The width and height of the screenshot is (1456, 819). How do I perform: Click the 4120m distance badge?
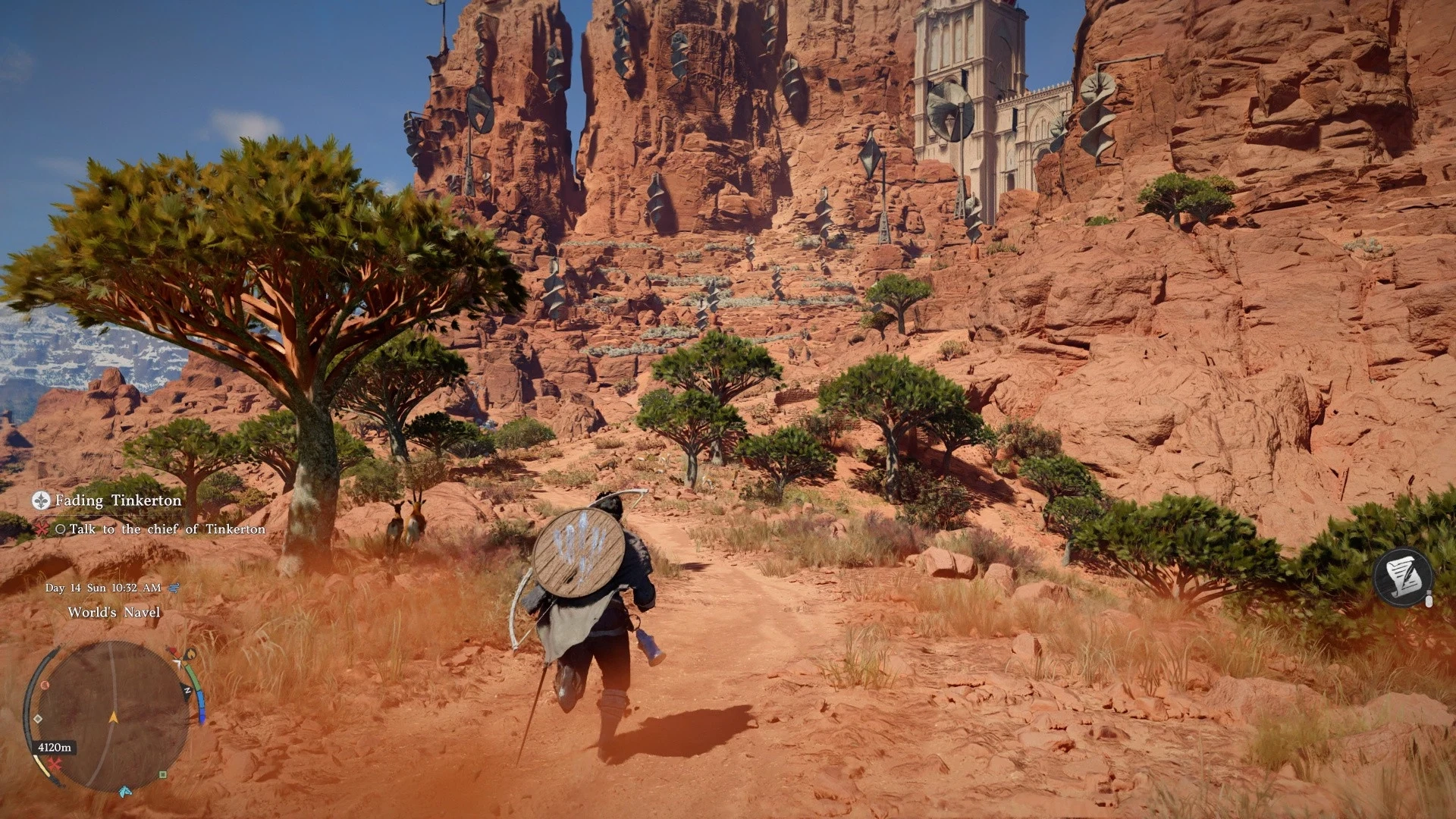(55, 747)
